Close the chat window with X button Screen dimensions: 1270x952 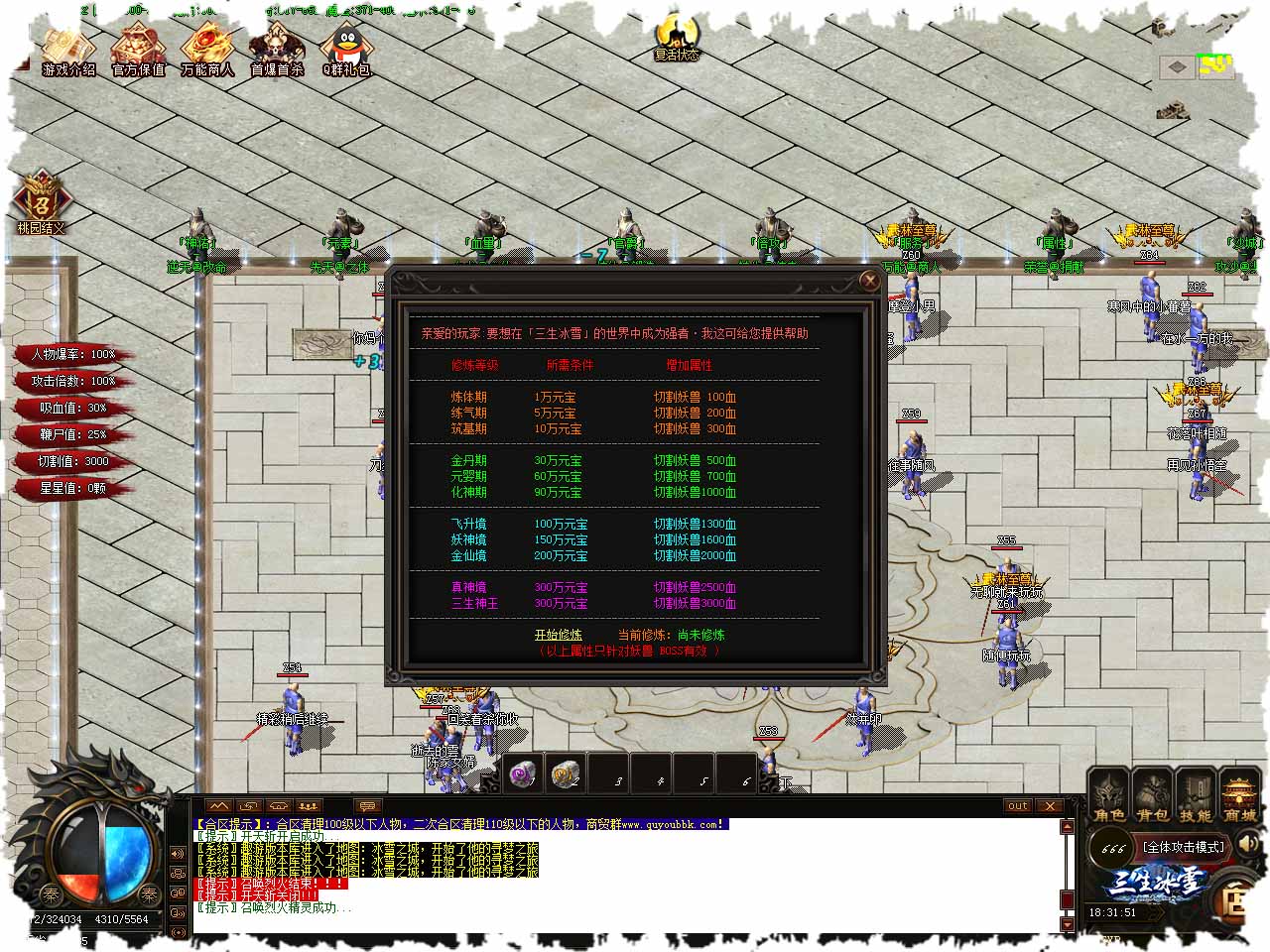click(1049, 806)
